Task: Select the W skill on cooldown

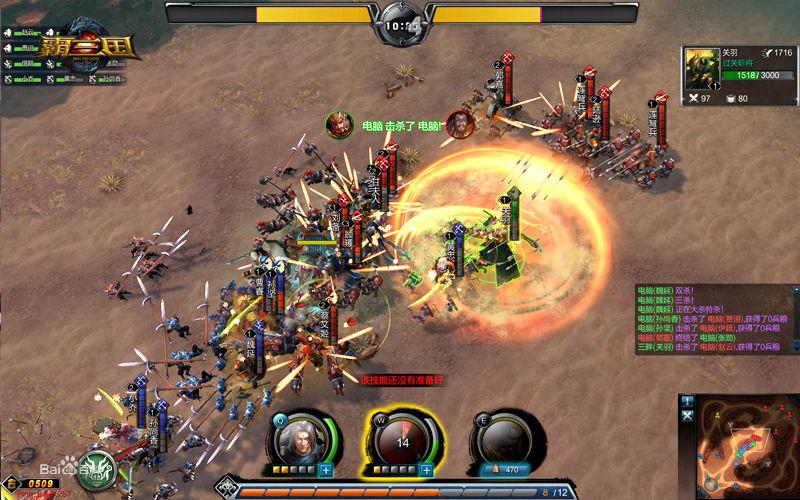Action: point(403,439)
